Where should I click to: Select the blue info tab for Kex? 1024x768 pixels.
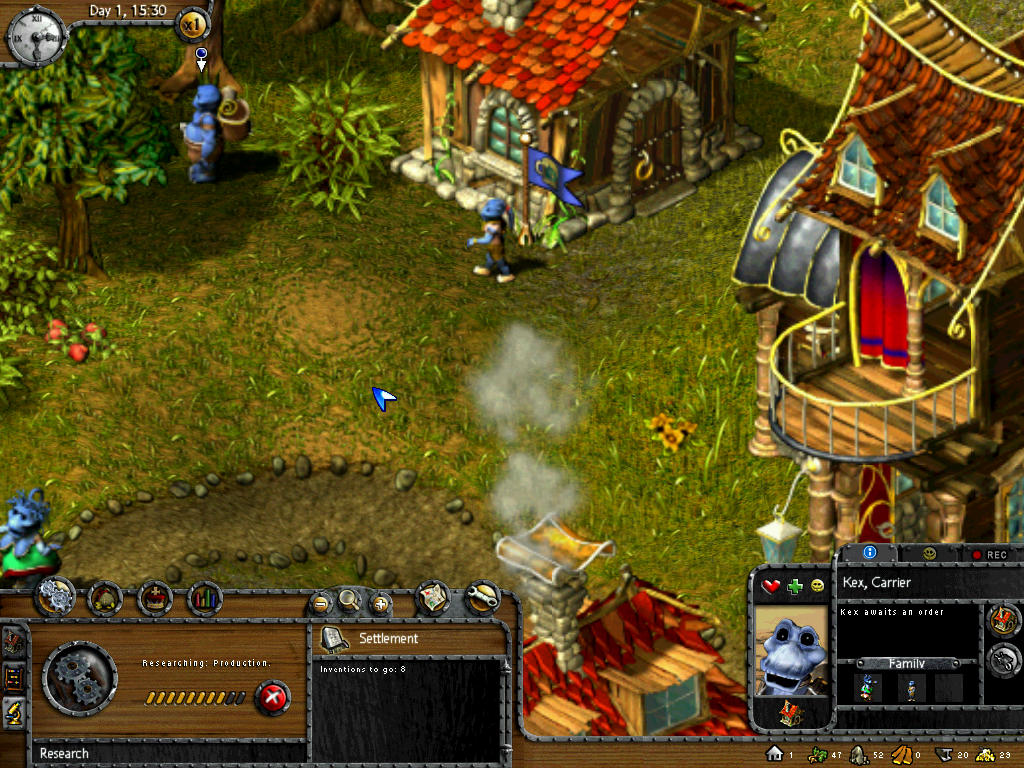coord(869,552)
